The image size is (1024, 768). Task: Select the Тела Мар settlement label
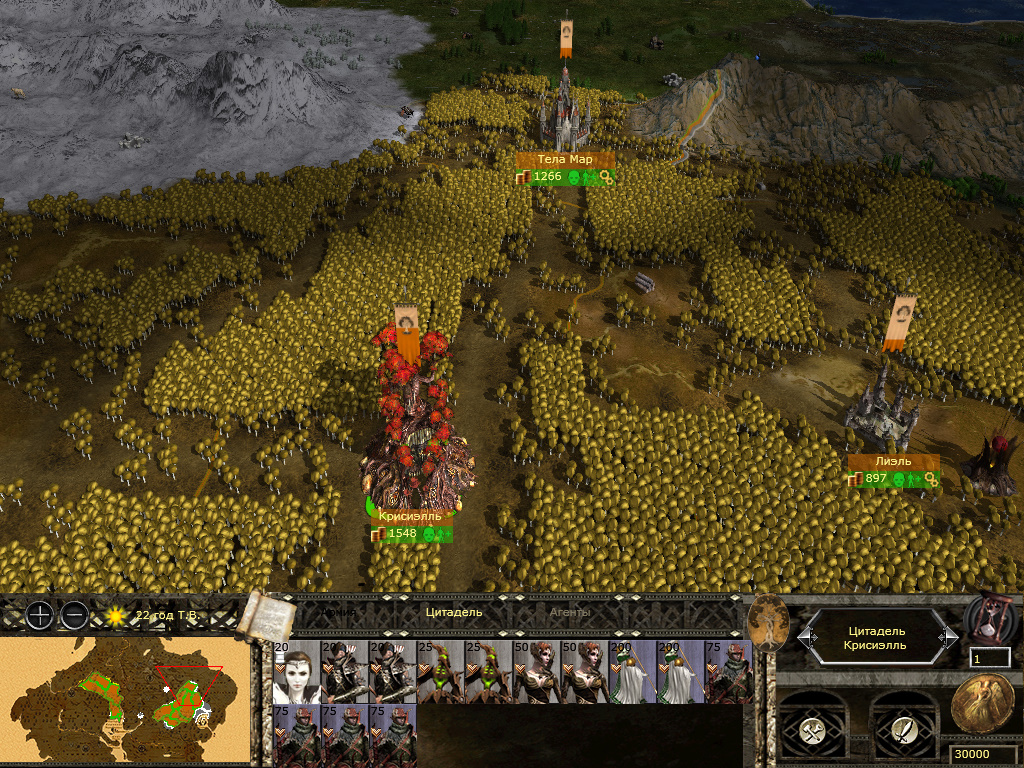click(x=565, y=159)
